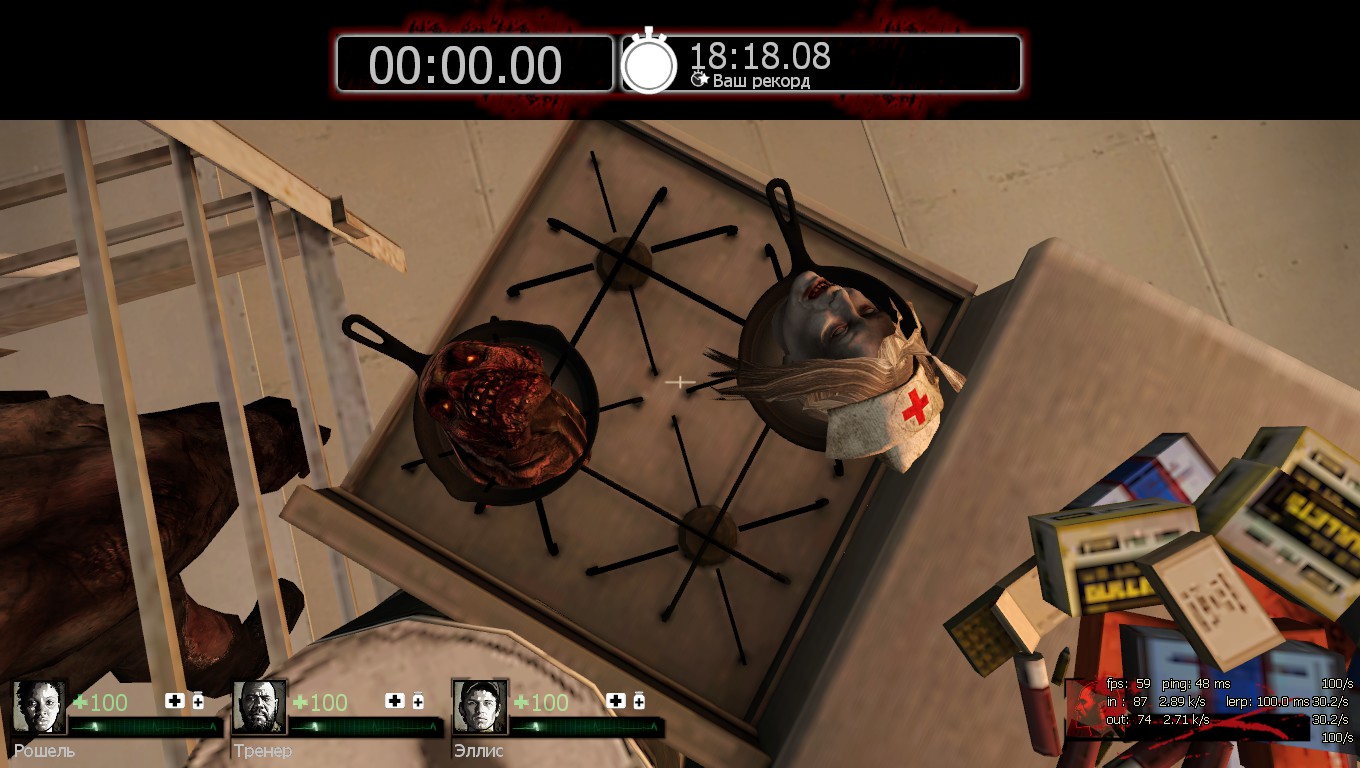Select Rochelle's teammate portrait
1360x768 pixels.
(40, 707)
